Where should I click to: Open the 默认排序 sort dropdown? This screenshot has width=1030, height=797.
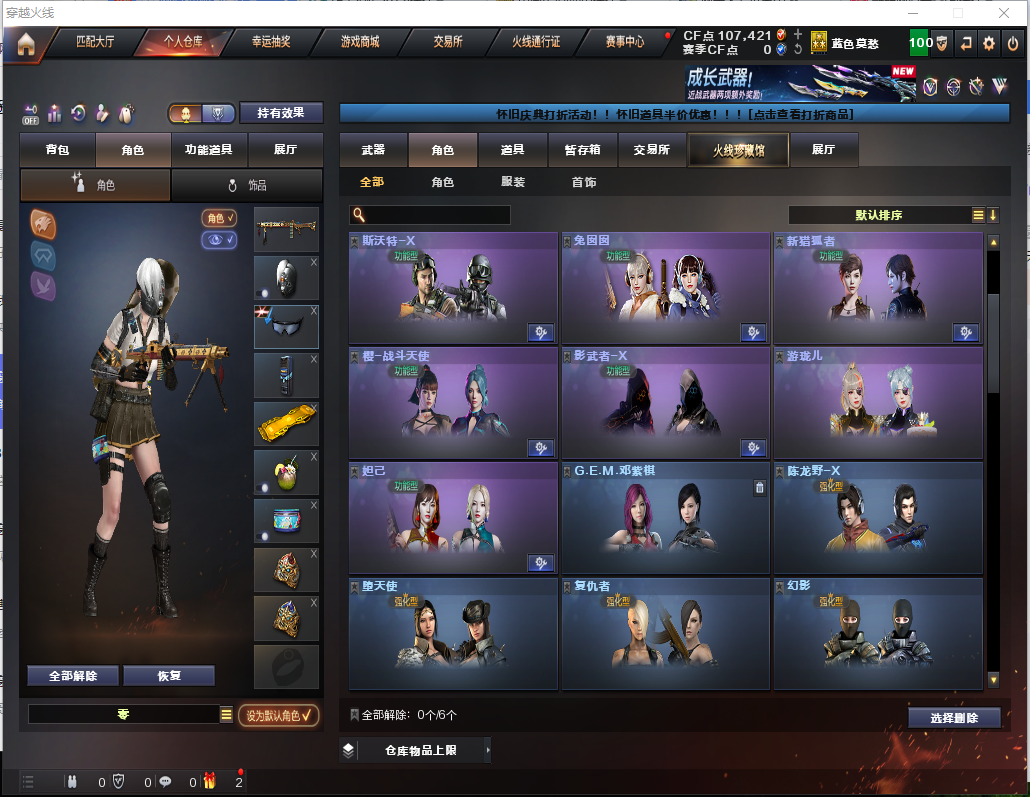click(x=879, y=215)
